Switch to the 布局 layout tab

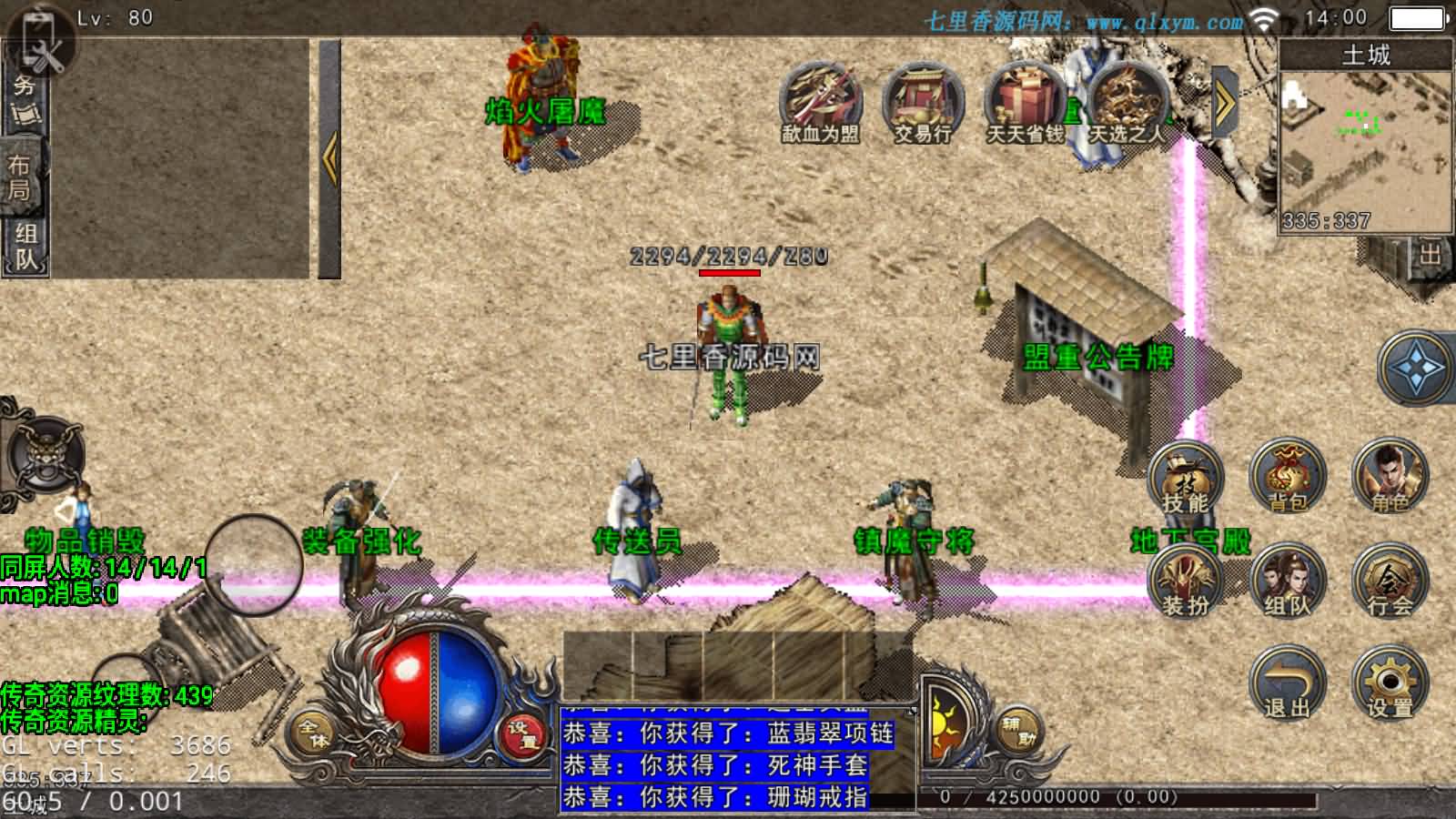pyautogui.click(x=22, y=177)
